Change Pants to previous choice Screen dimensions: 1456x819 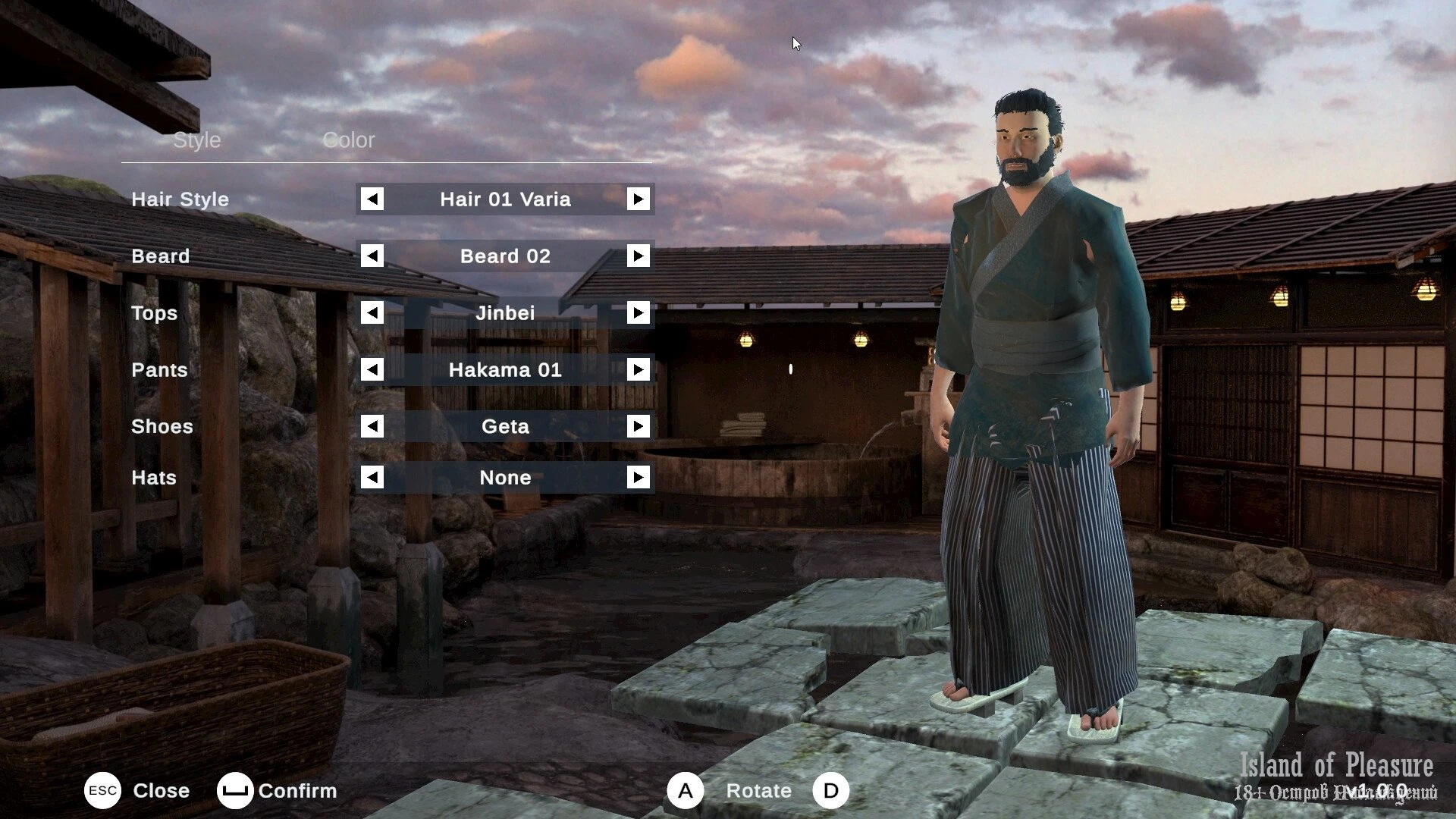[372, 370]
